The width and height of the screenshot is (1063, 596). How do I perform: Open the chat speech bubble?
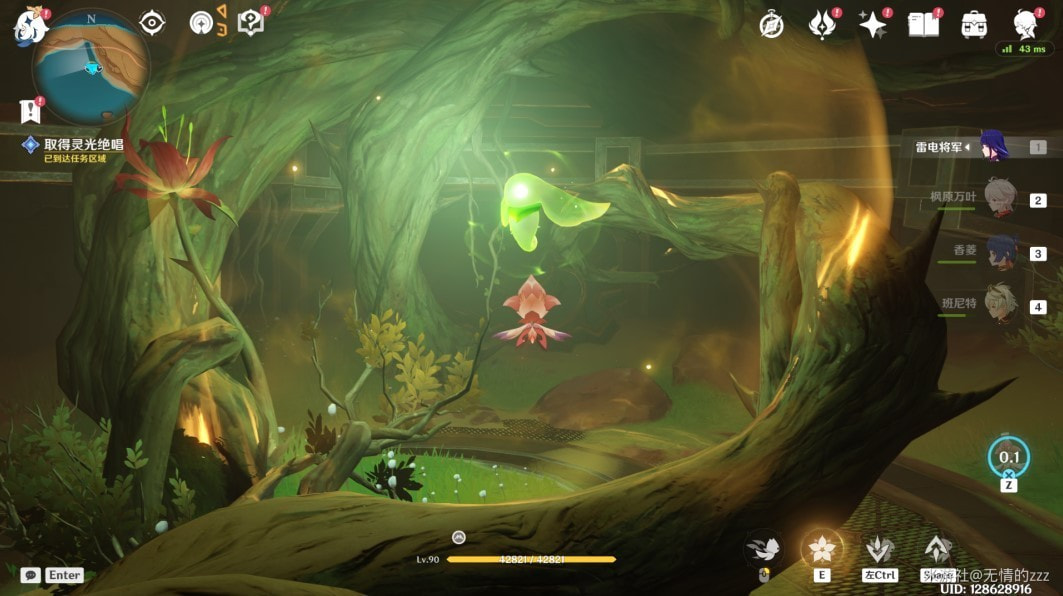coord(31,575)
